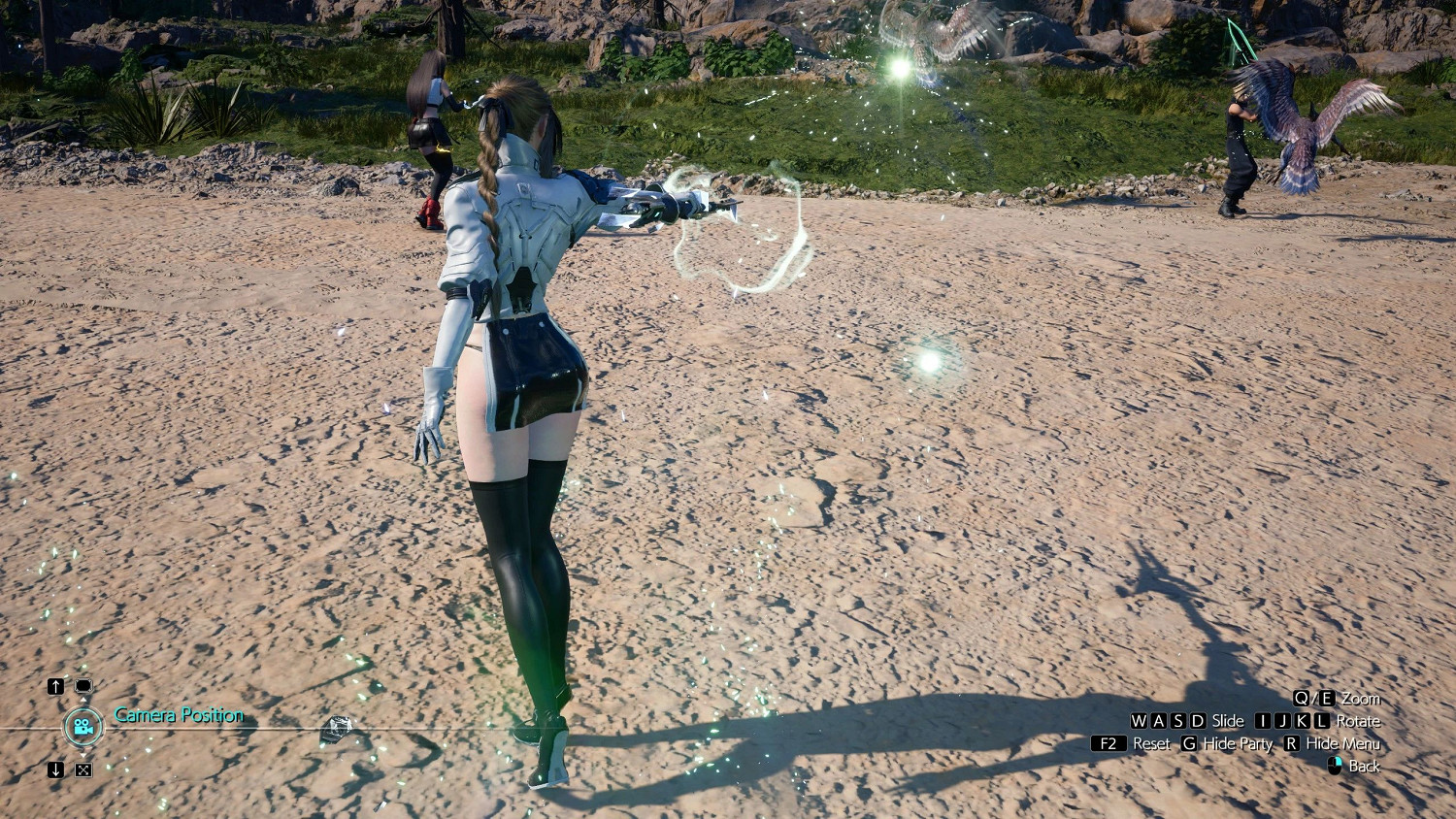Click the up arrow key icon
This screenshot has width=1456, height=819.
(x=55, y=686)
